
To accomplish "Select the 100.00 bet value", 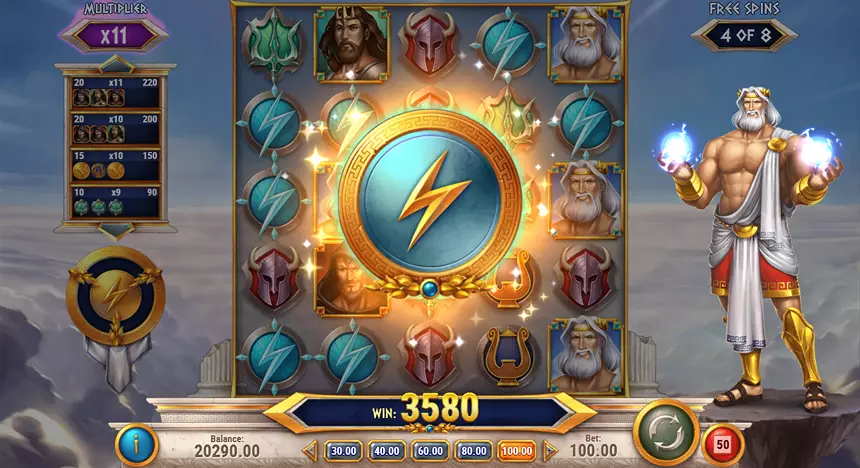I will pyautogui.click(x=517, y=451).
